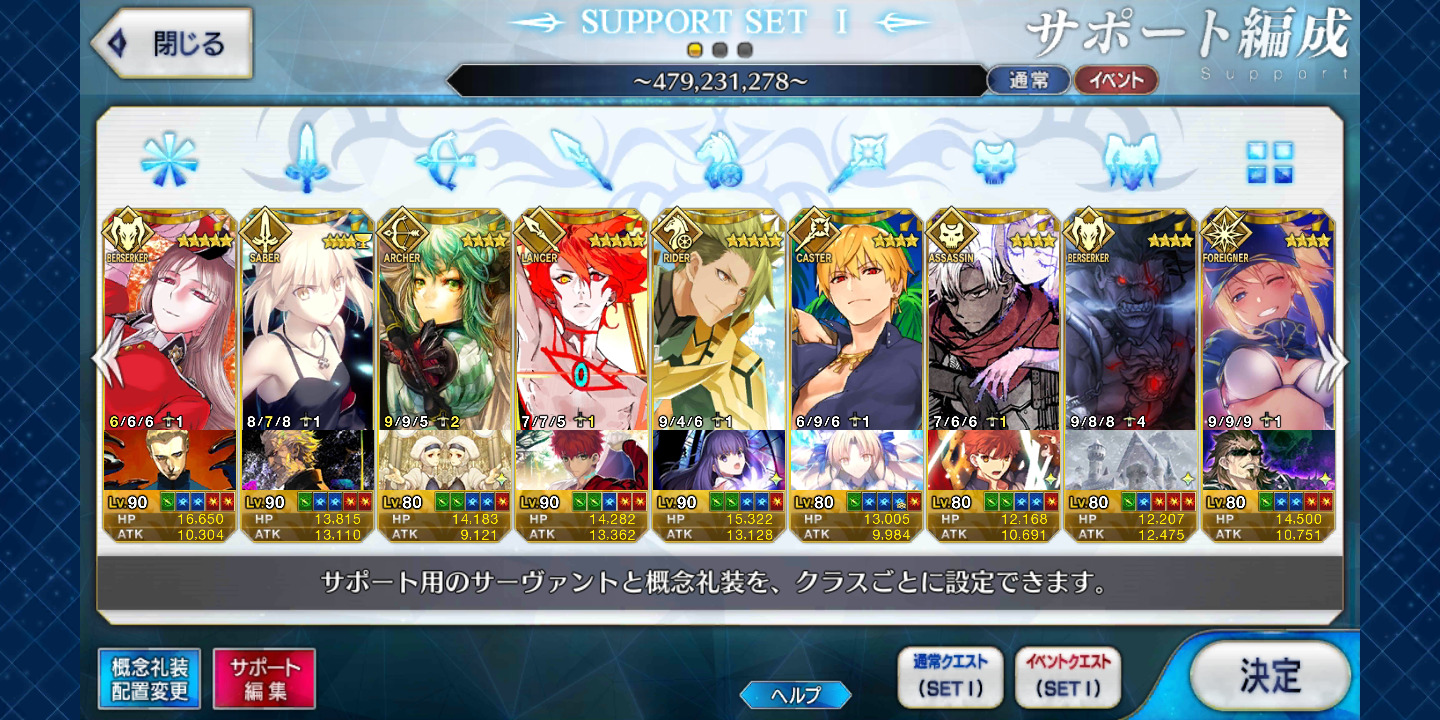Choose the 通常クエスト set button

click(x=950, y=676)
